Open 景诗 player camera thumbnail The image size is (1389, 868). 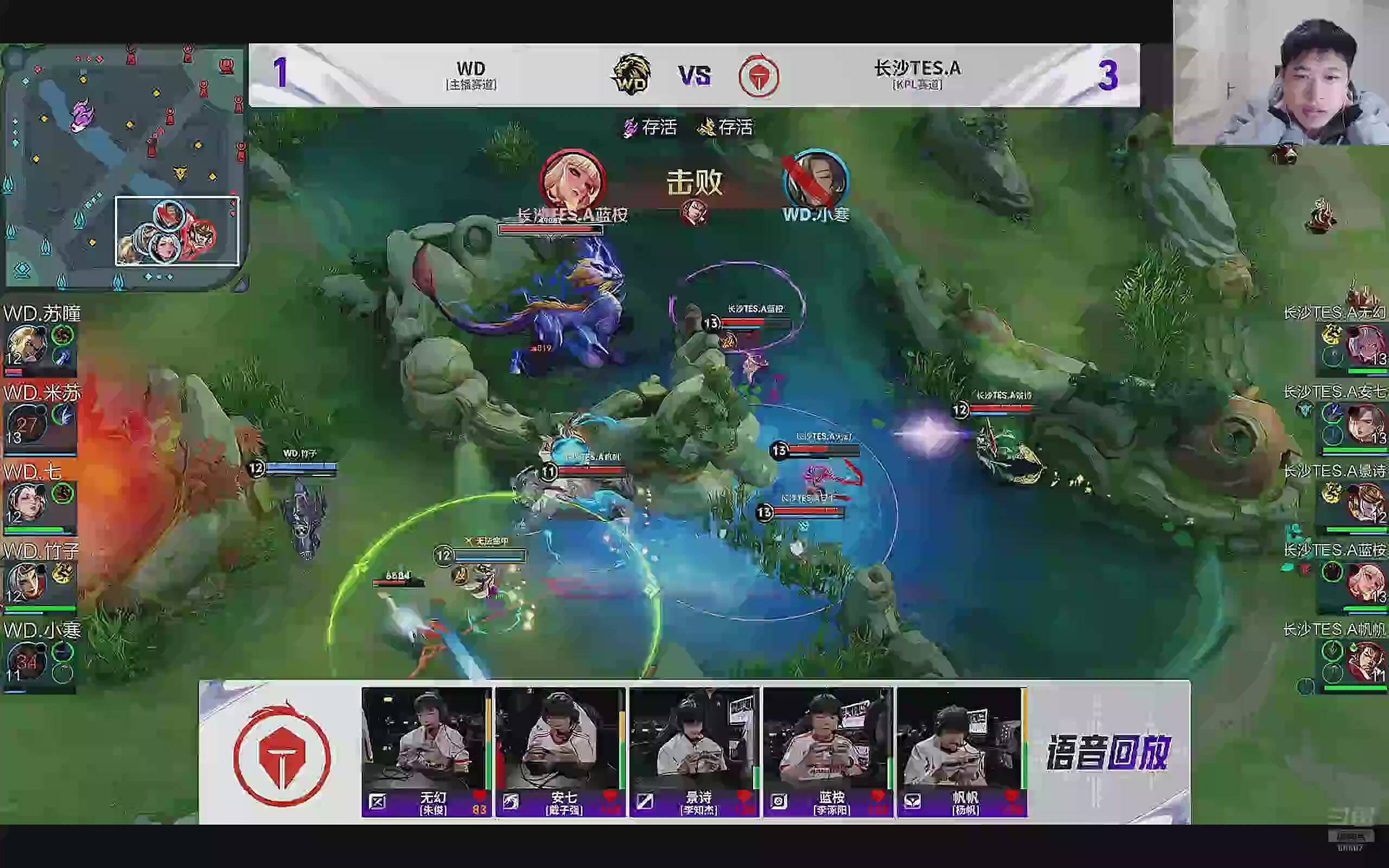click(x=693, y=739)
